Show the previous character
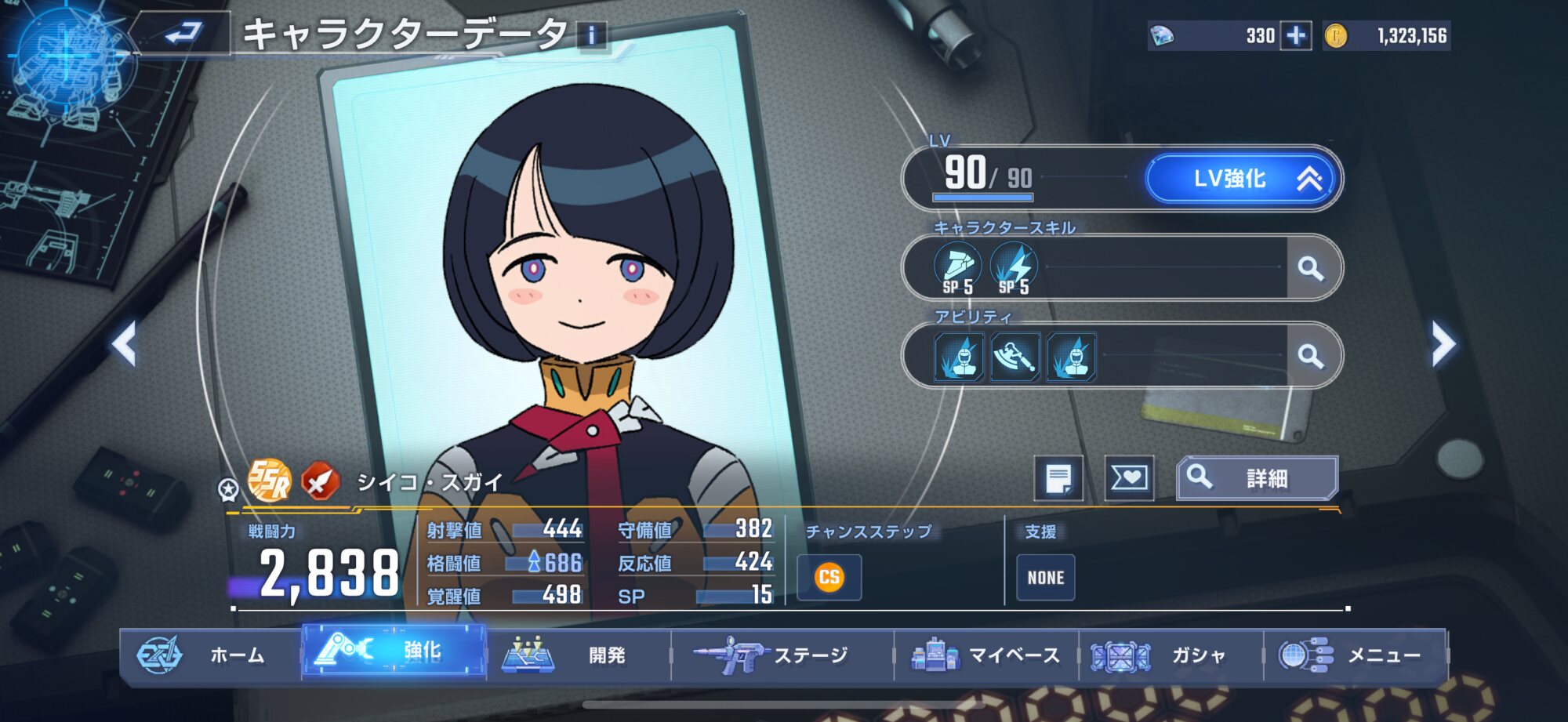The height and width of the screenshot is (722, 1568). click(124, 343)
